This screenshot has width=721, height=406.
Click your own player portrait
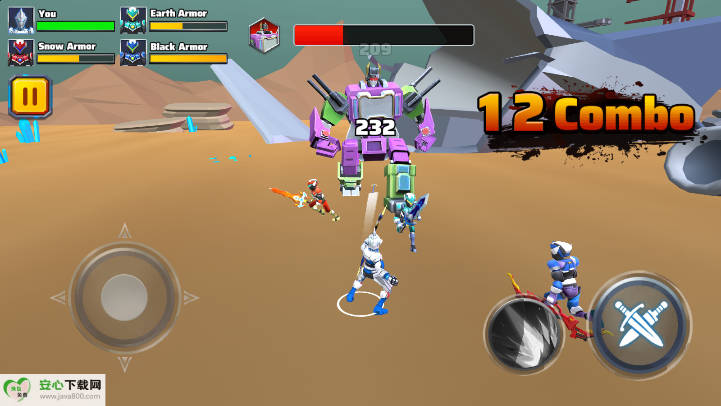[21, 20]
